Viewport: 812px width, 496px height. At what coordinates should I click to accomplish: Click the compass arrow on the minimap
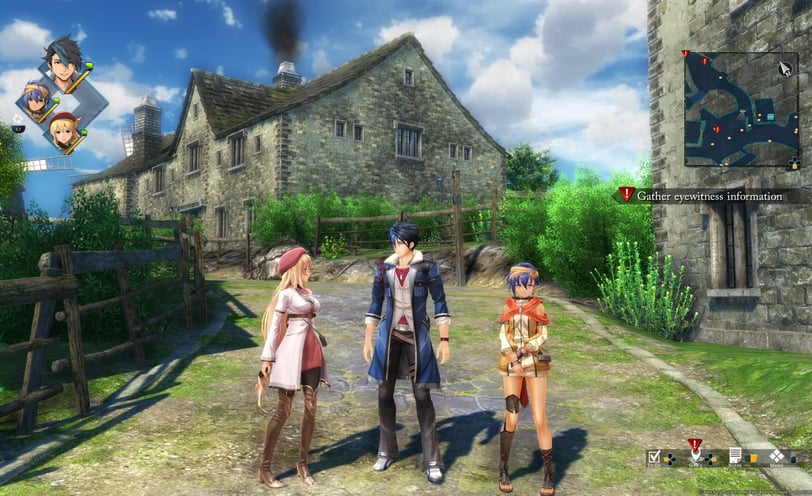click(x=785, y=69)
